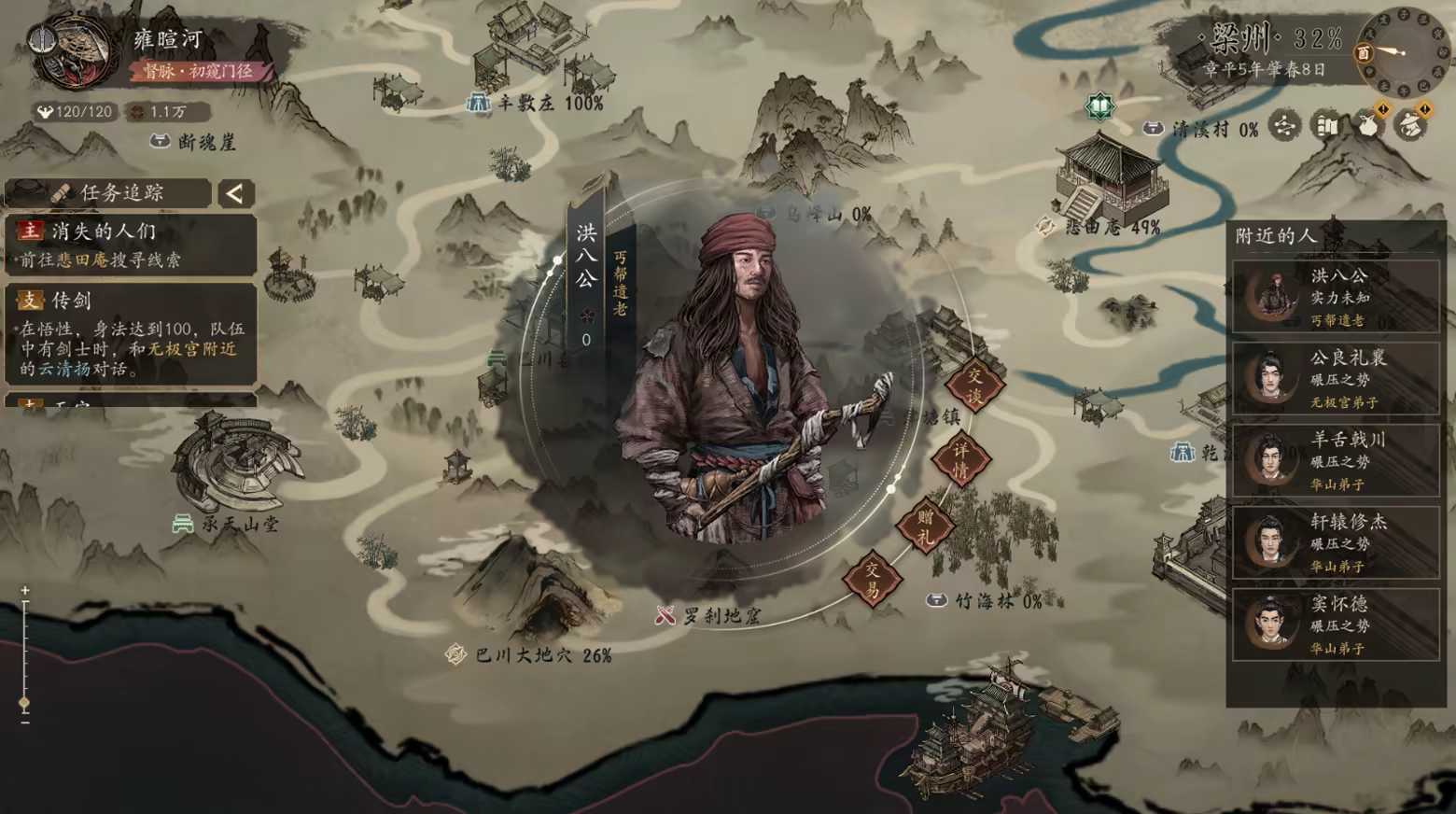
Task: Expand the main quest 消失的人们 entry
Action: pyautogui.click(x=131, y=229)
